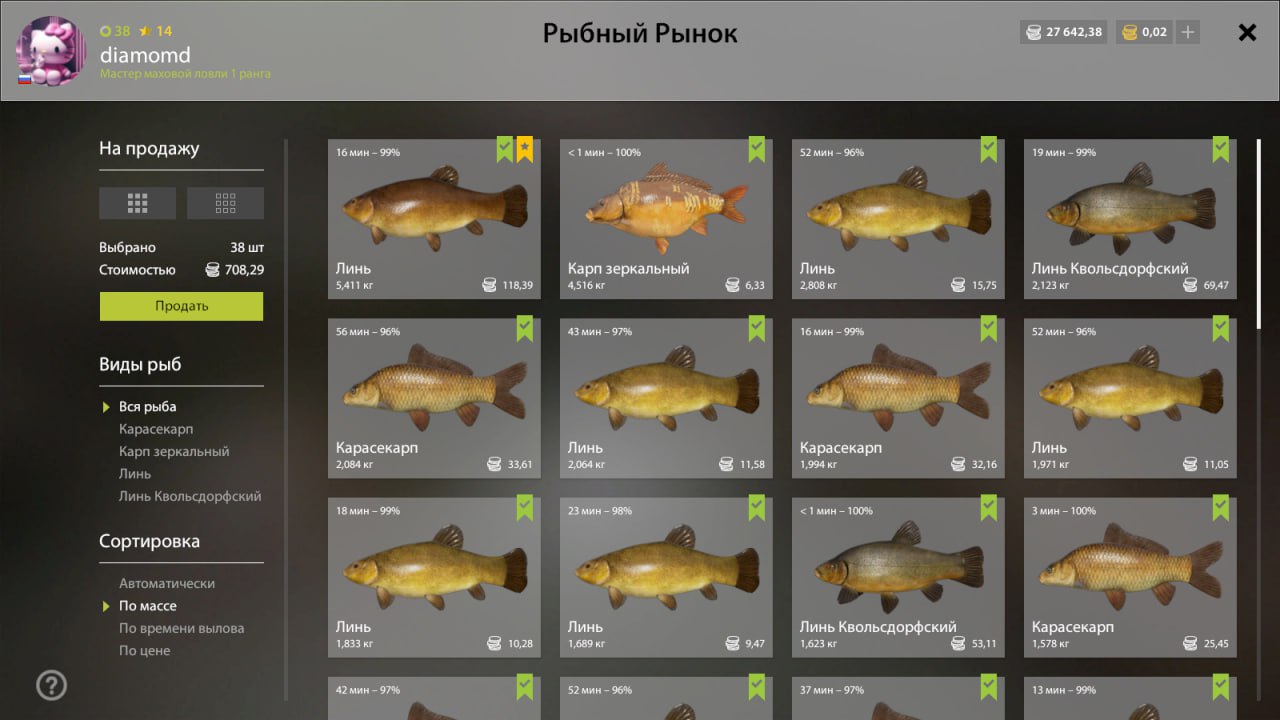Show Вся рыба category
The height and width of the screenshot is (720, 1280).
pyautogui.click(x=147, y=406)
